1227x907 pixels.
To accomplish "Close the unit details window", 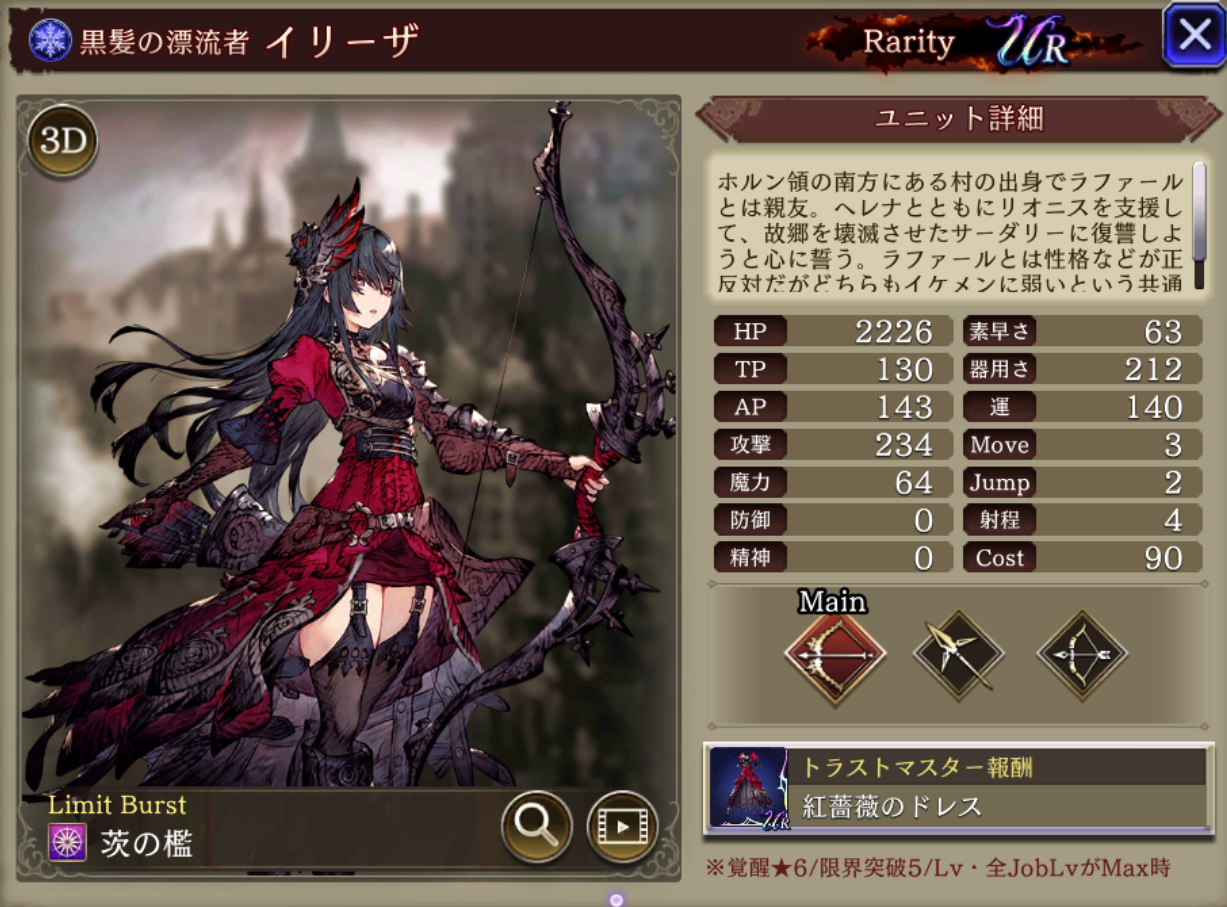I will coord(1194,36).
